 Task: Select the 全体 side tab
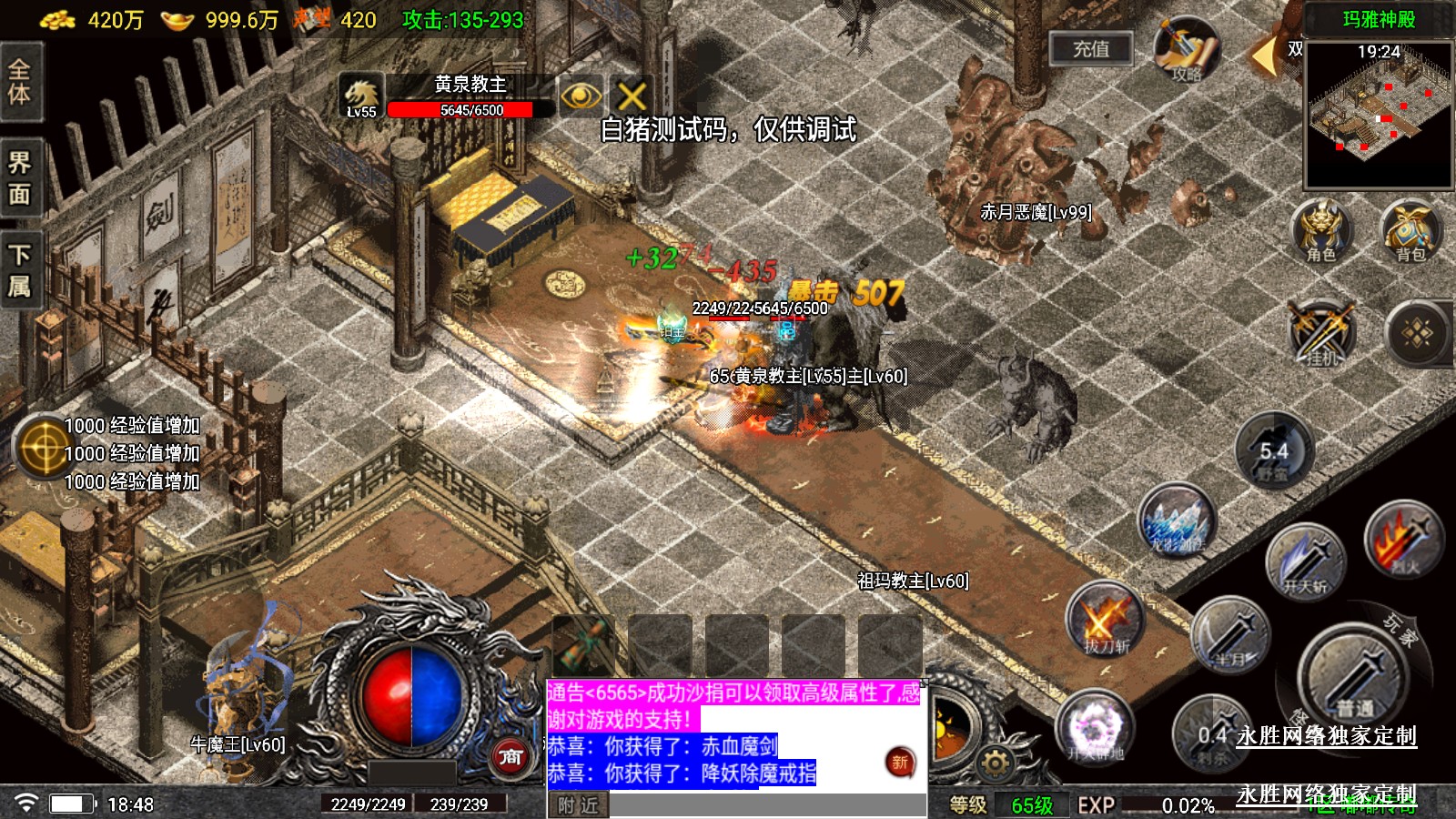tap(20, 82)
